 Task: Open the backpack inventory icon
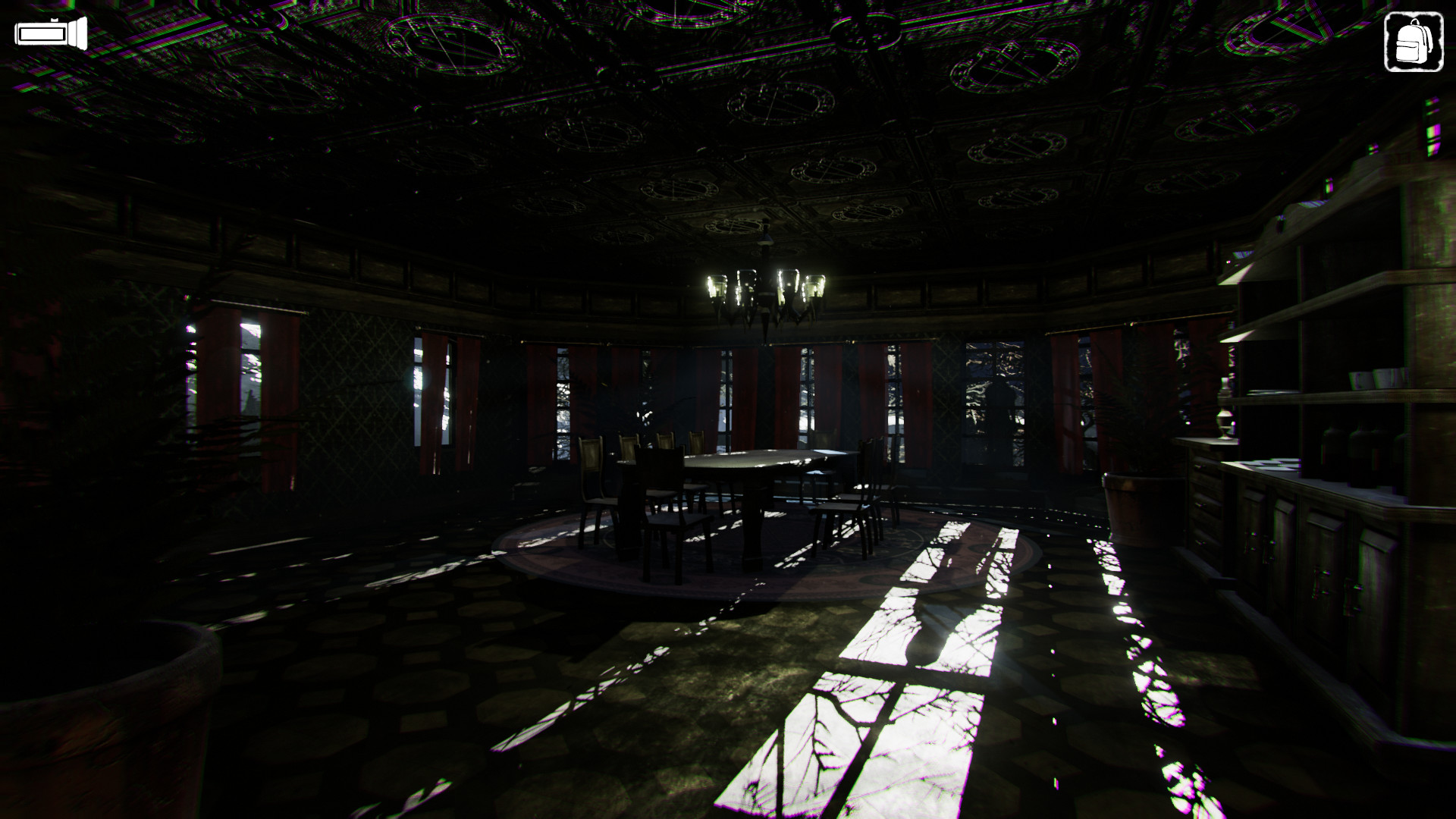tap(1414, 40)
